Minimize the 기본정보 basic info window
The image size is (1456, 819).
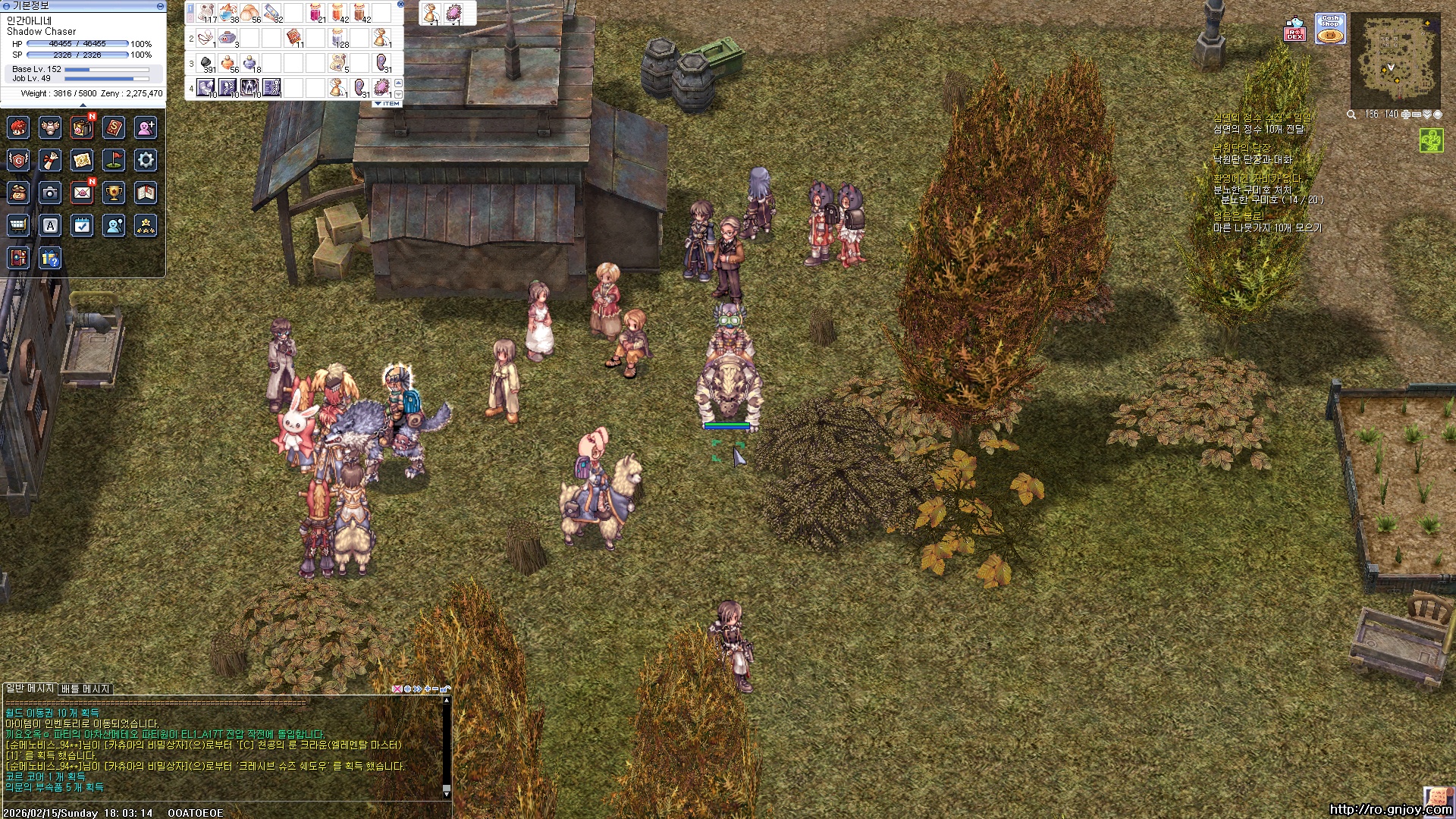point(160,6)
